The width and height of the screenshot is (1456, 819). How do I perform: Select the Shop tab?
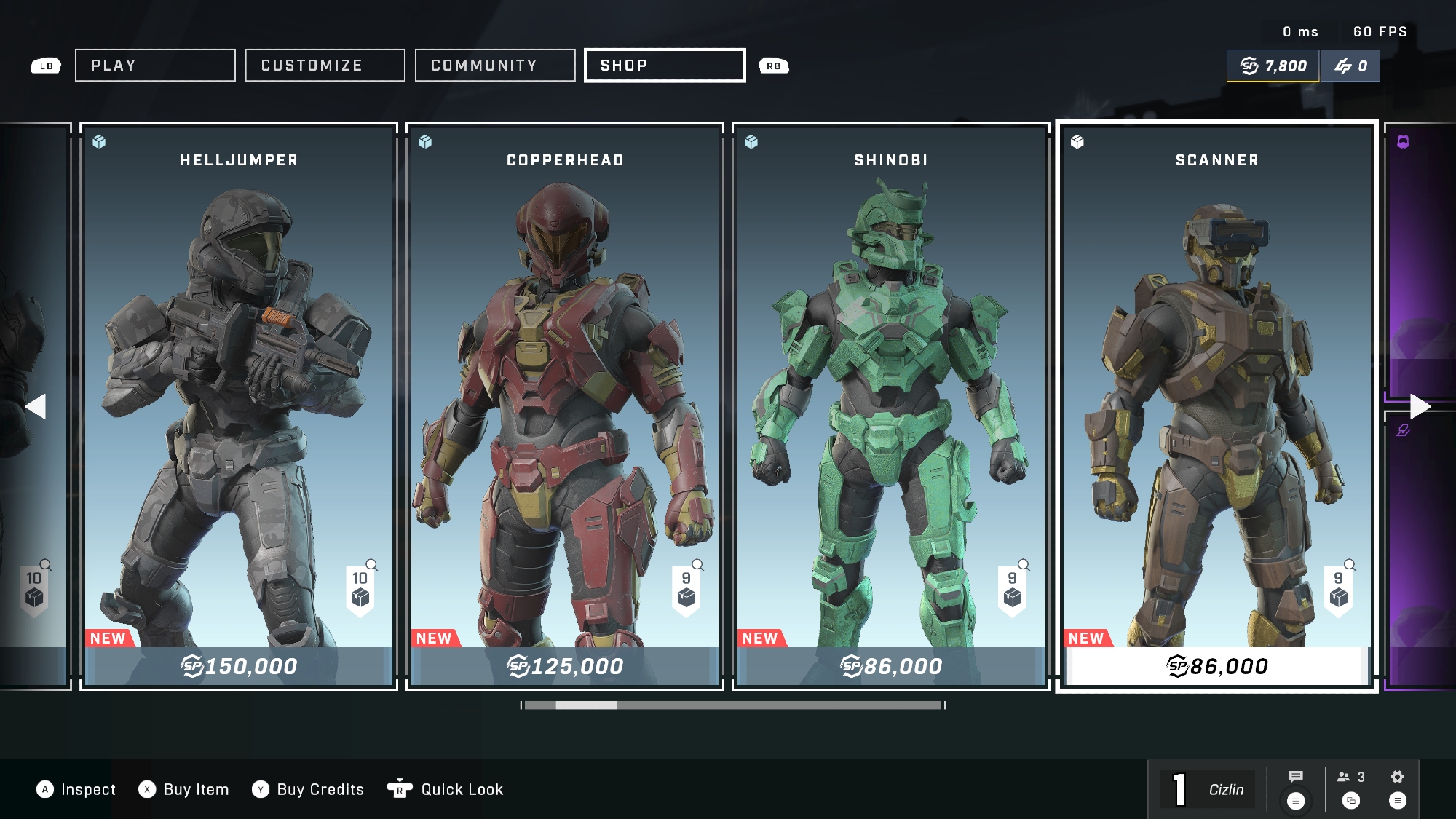(665, 66)
